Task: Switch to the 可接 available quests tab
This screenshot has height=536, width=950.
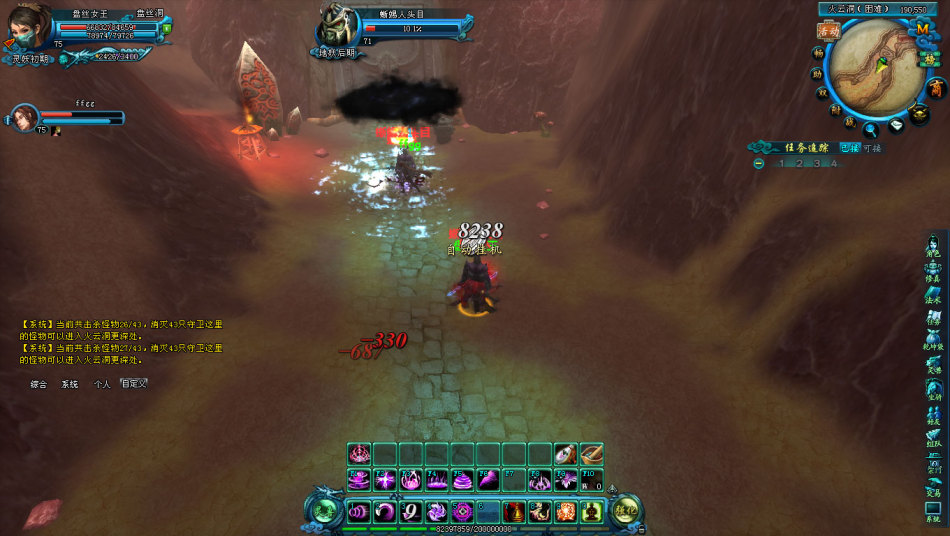Action: (873, 148)
